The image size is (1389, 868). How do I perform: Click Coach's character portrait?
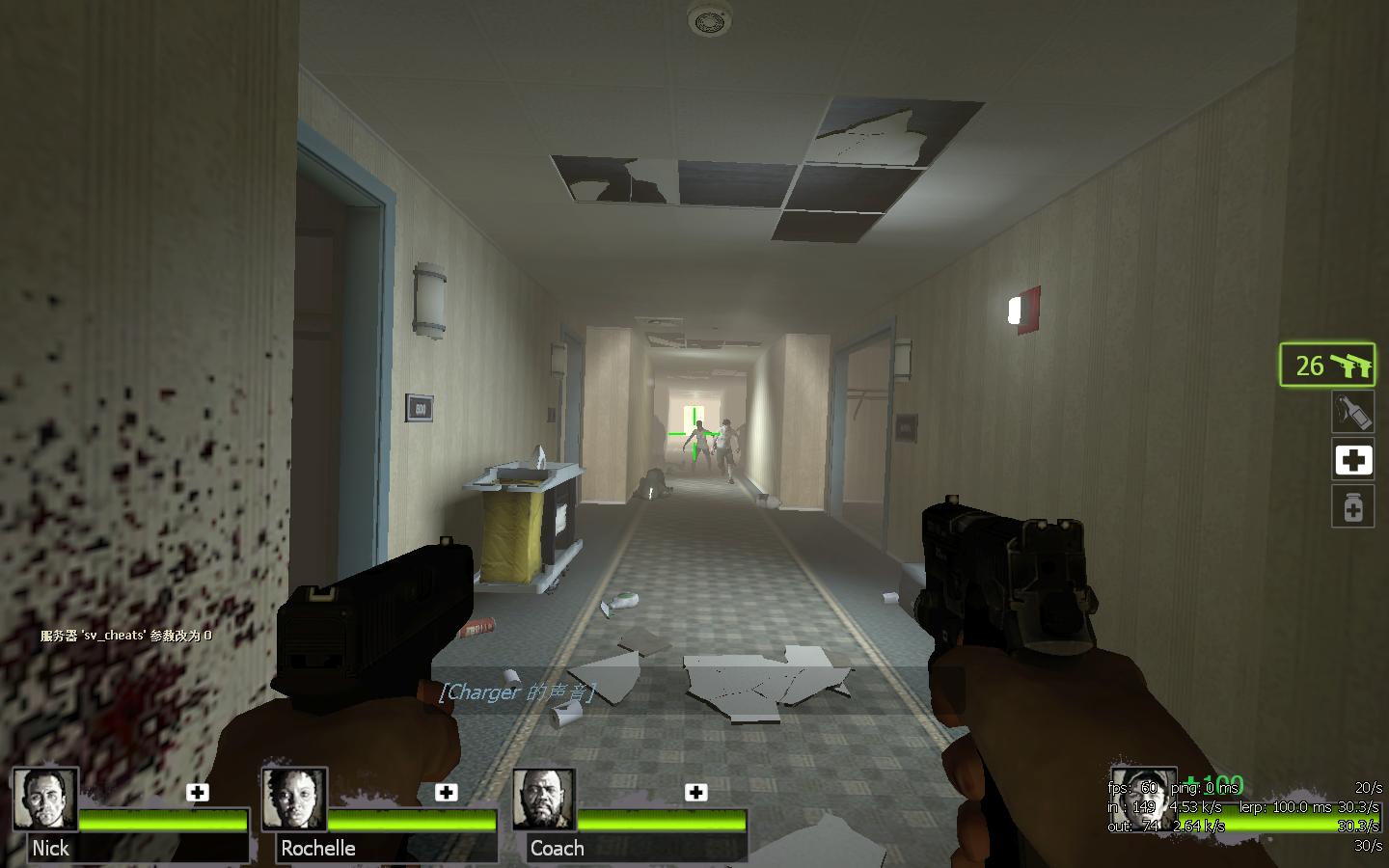point(543,801)
